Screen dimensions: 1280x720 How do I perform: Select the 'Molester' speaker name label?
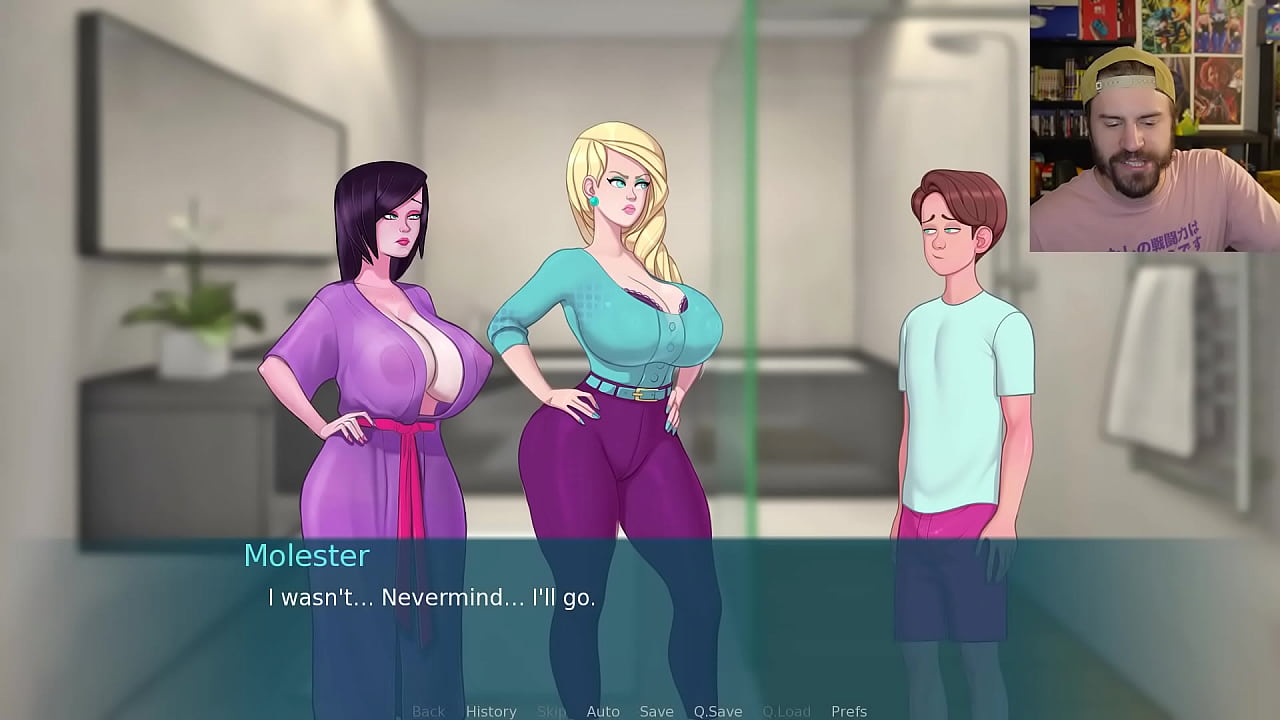[307, 556]
